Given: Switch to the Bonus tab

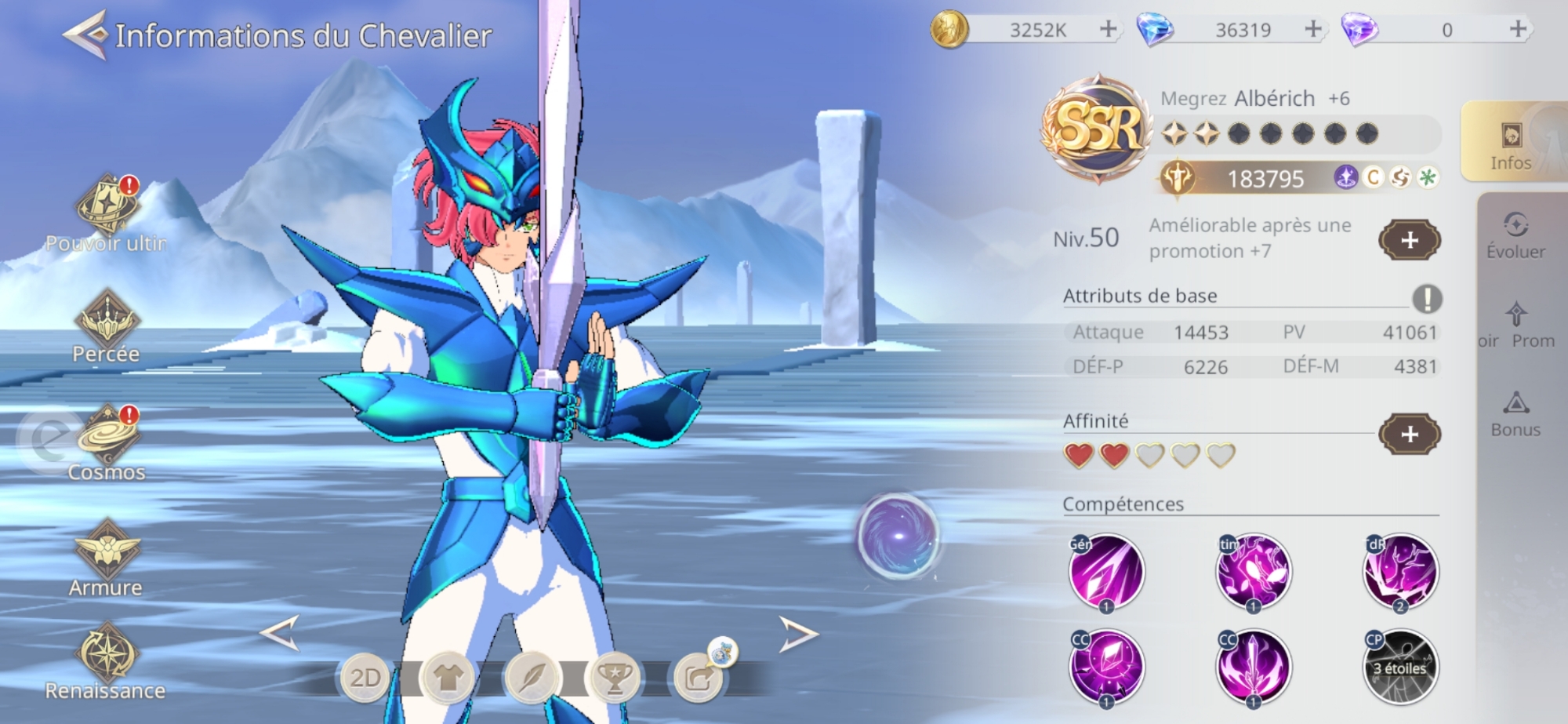Looking at the screenshot, I should tap(1515, 414).
